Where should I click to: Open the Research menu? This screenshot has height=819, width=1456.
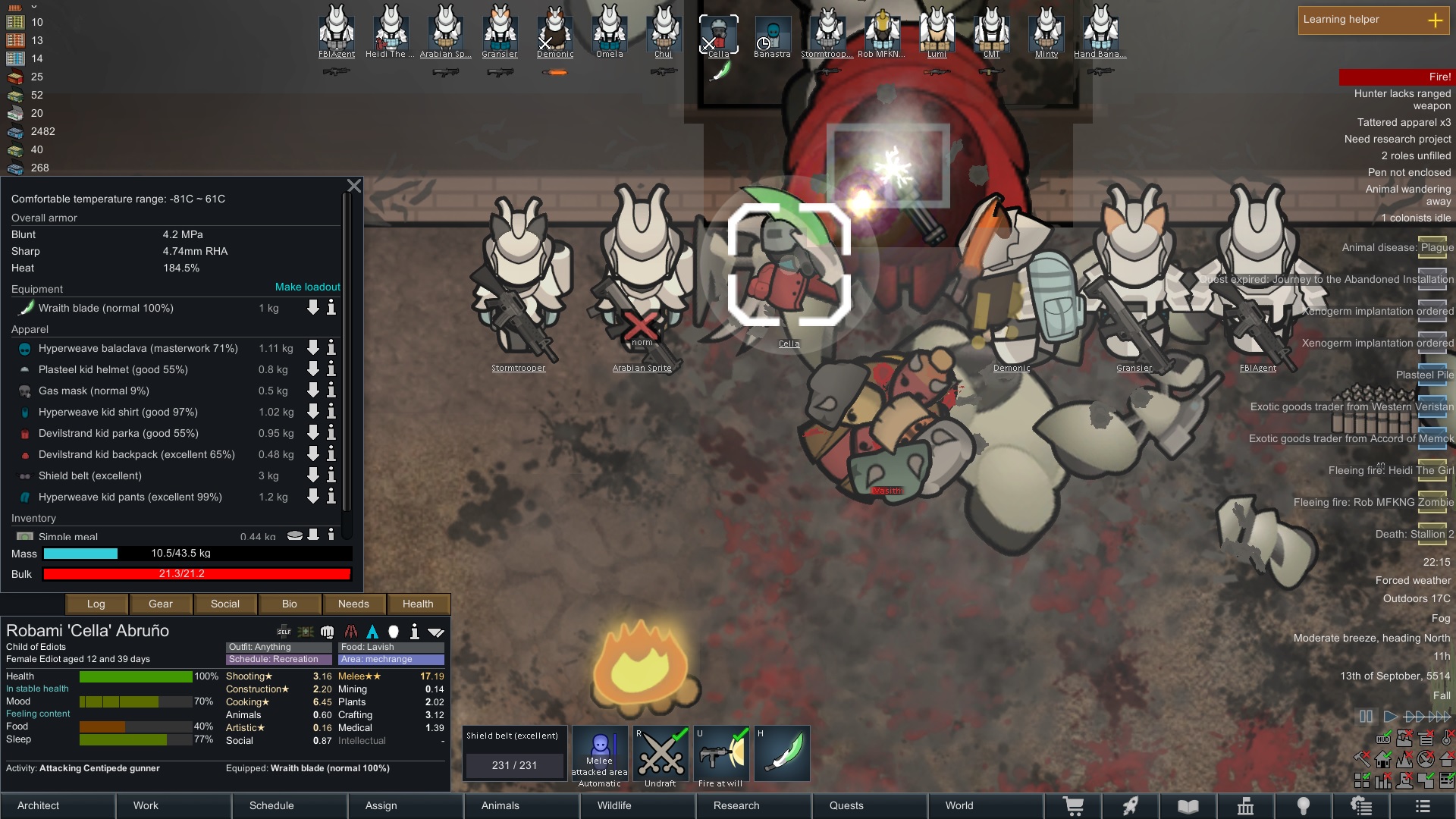(736, 805)
